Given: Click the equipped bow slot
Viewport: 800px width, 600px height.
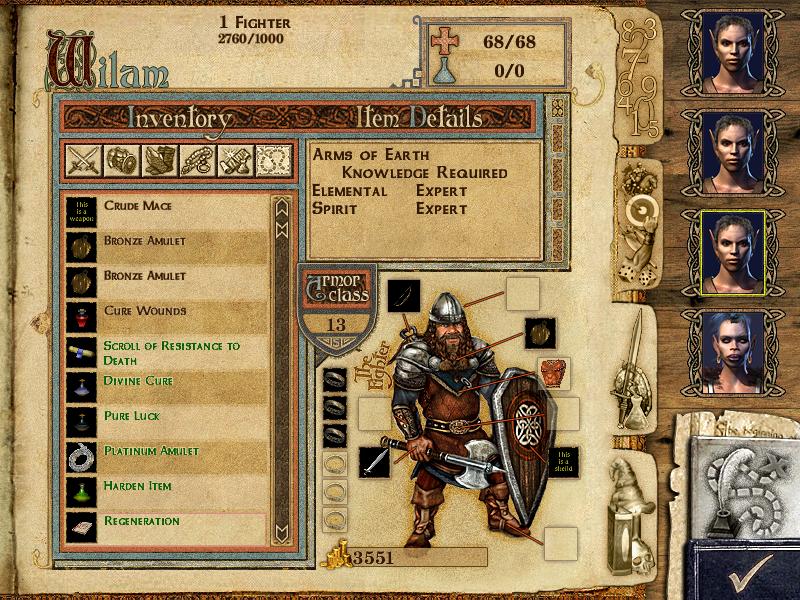Looking at the screenshot, I should [404, 296].
